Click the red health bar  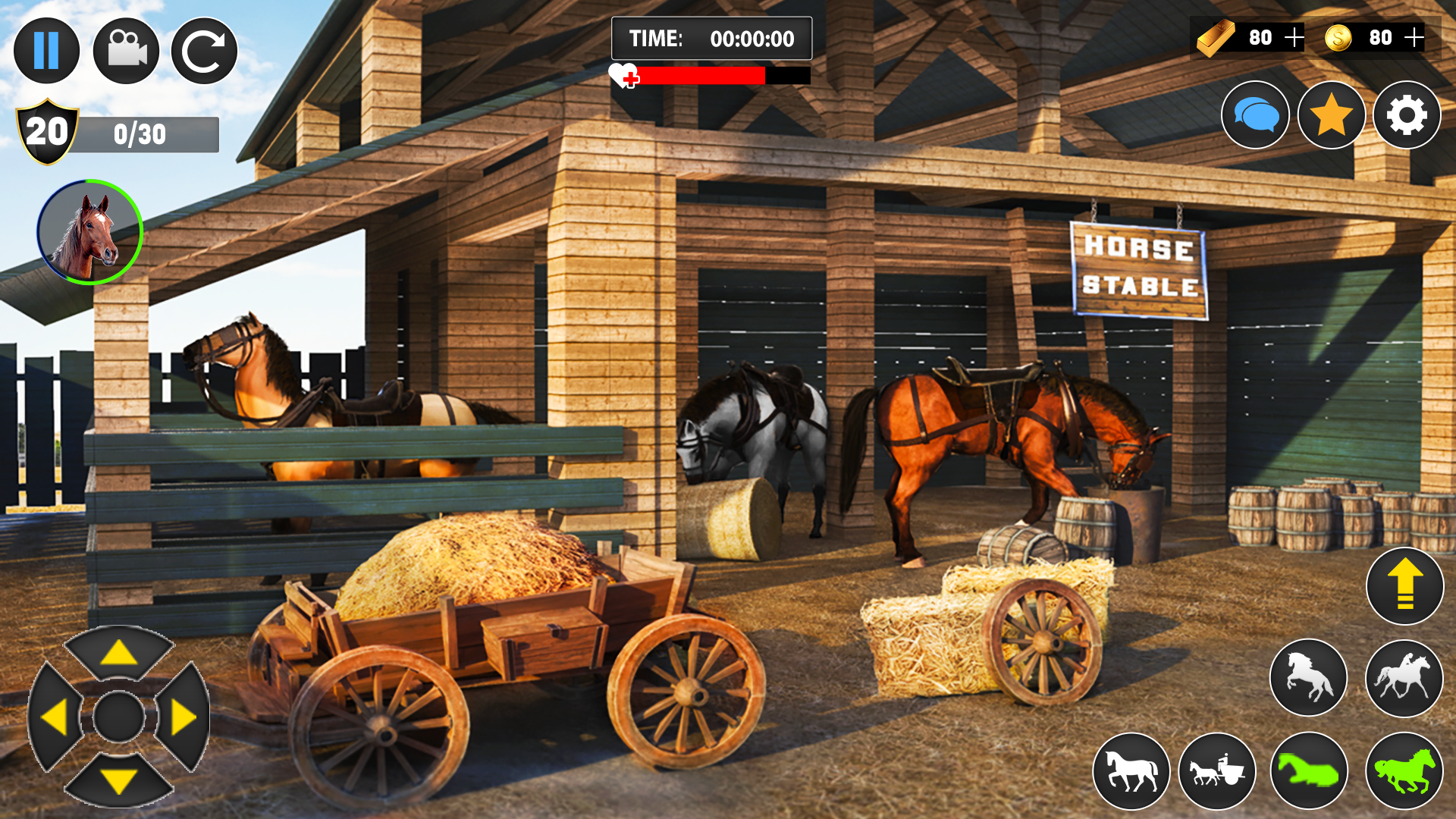point(701,76)
